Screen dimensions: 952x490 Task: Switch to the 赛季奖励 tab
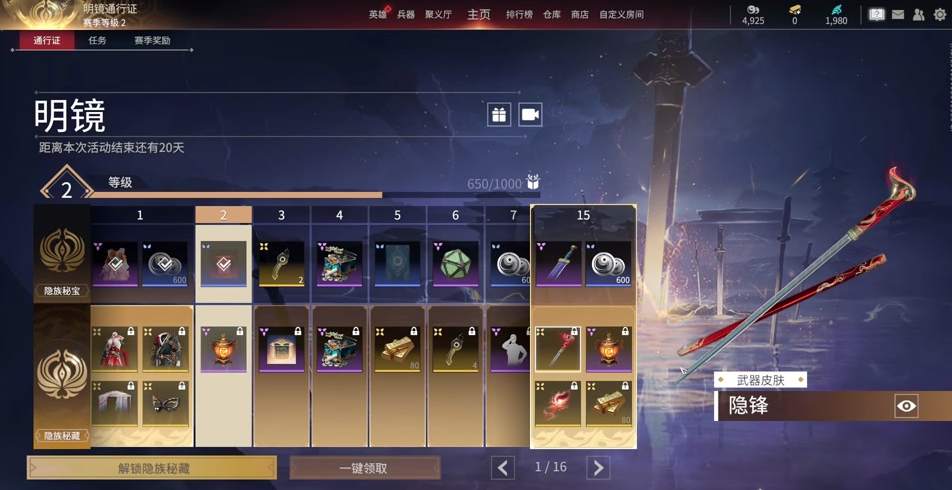pyautogui.click(x=152, y=41)
